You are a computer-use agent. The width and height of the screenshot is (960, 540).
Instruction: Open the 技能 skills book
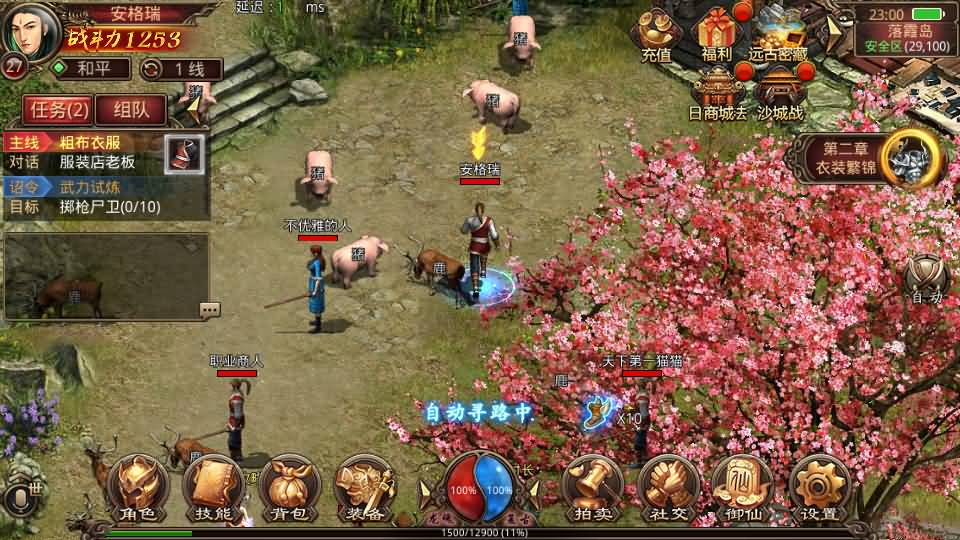[x=212, y=489]
